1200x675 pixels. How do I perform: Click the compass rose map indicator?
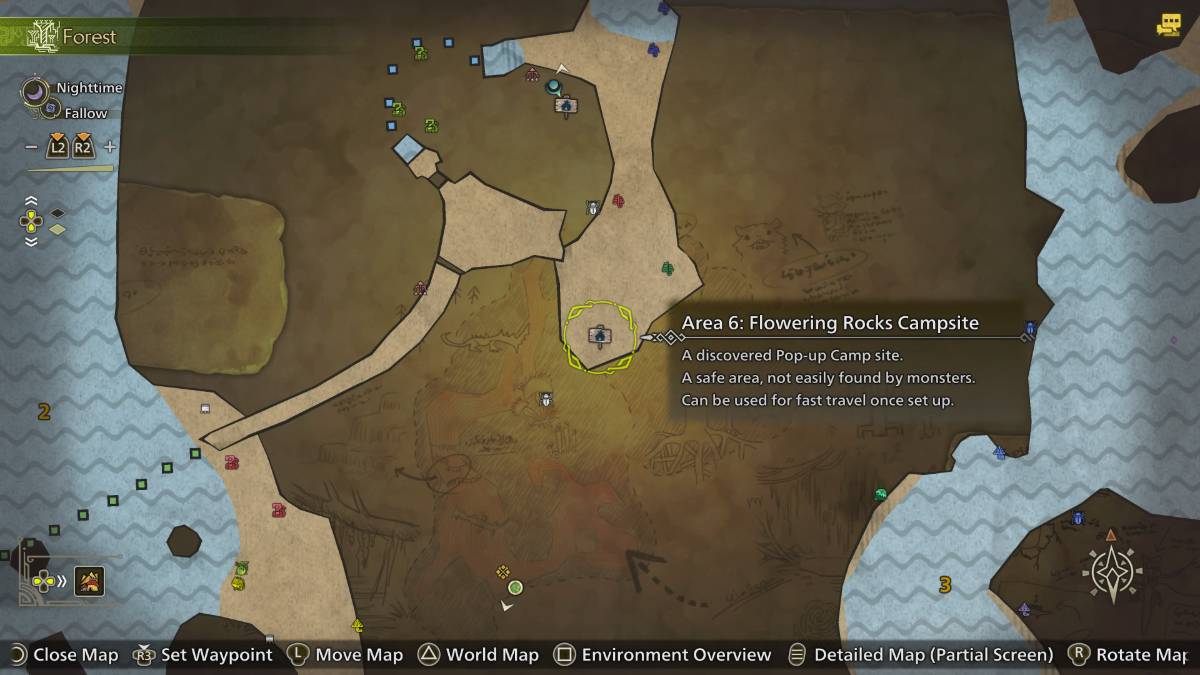click(1113, 574)
